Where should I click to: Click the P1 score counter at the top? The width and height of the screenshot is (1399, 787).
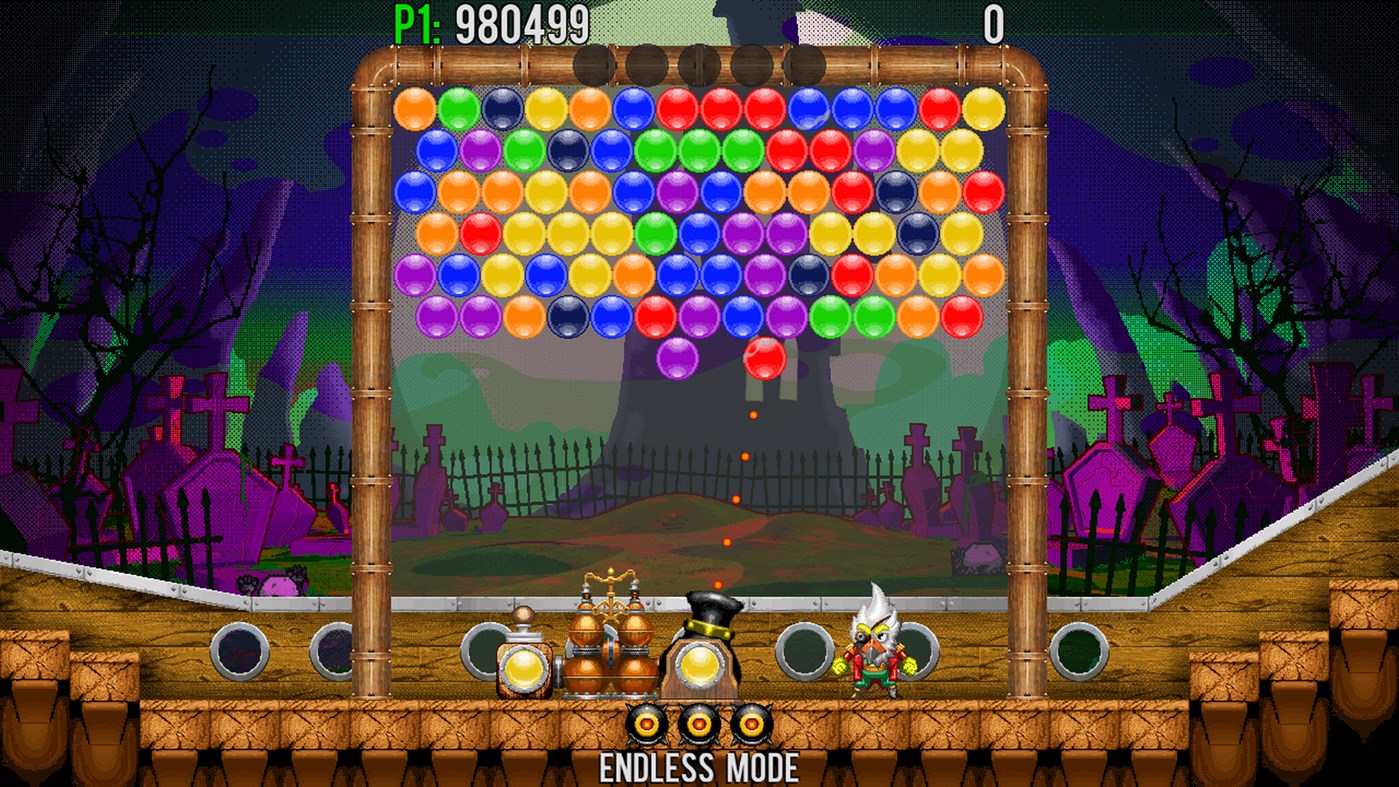pos(490,19)
